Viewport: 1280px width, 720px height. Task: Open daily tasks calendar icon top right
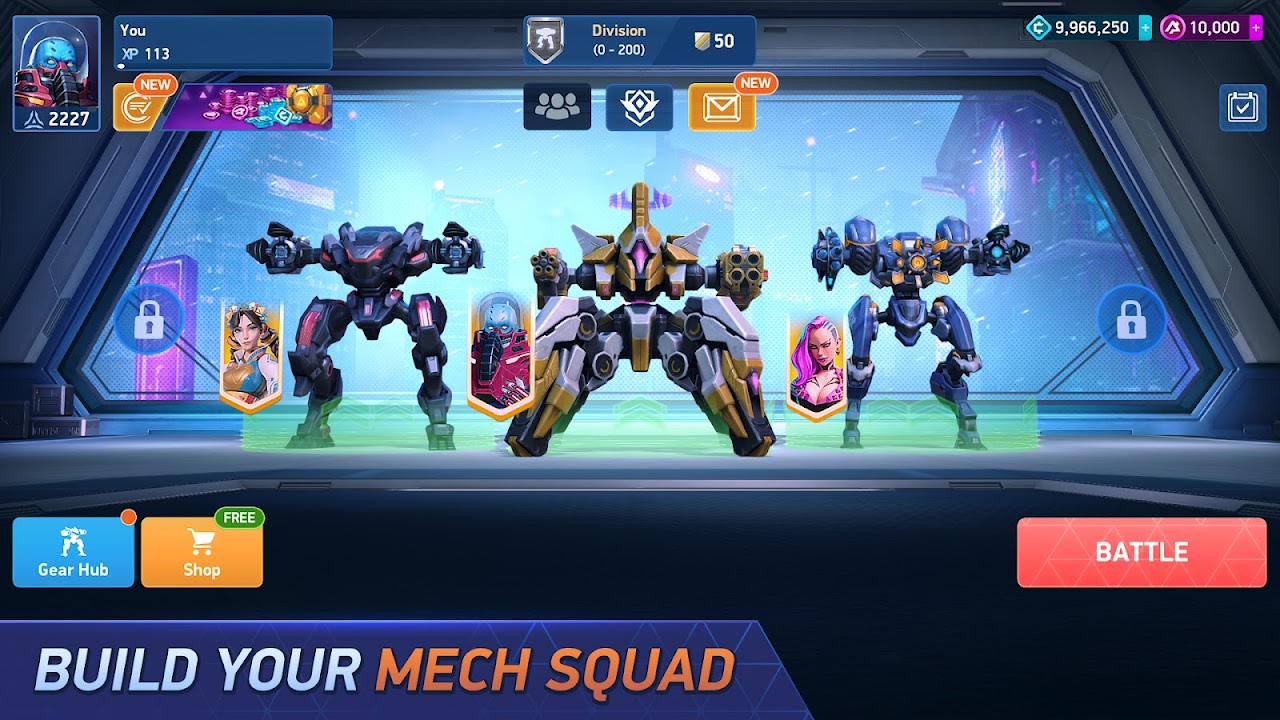1243,107
